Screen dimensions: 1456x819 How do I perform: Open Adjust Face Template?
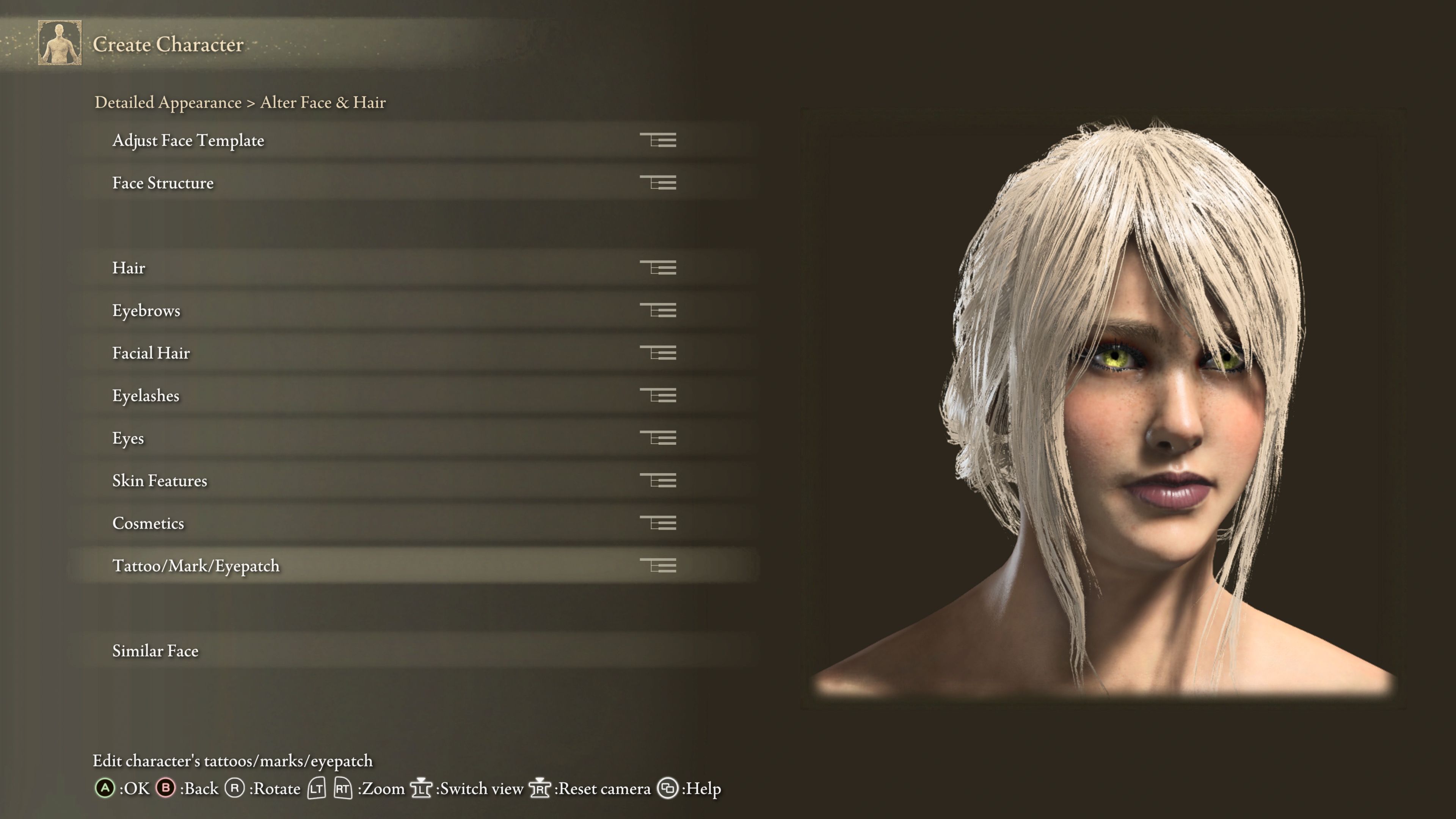coord(188,140)
